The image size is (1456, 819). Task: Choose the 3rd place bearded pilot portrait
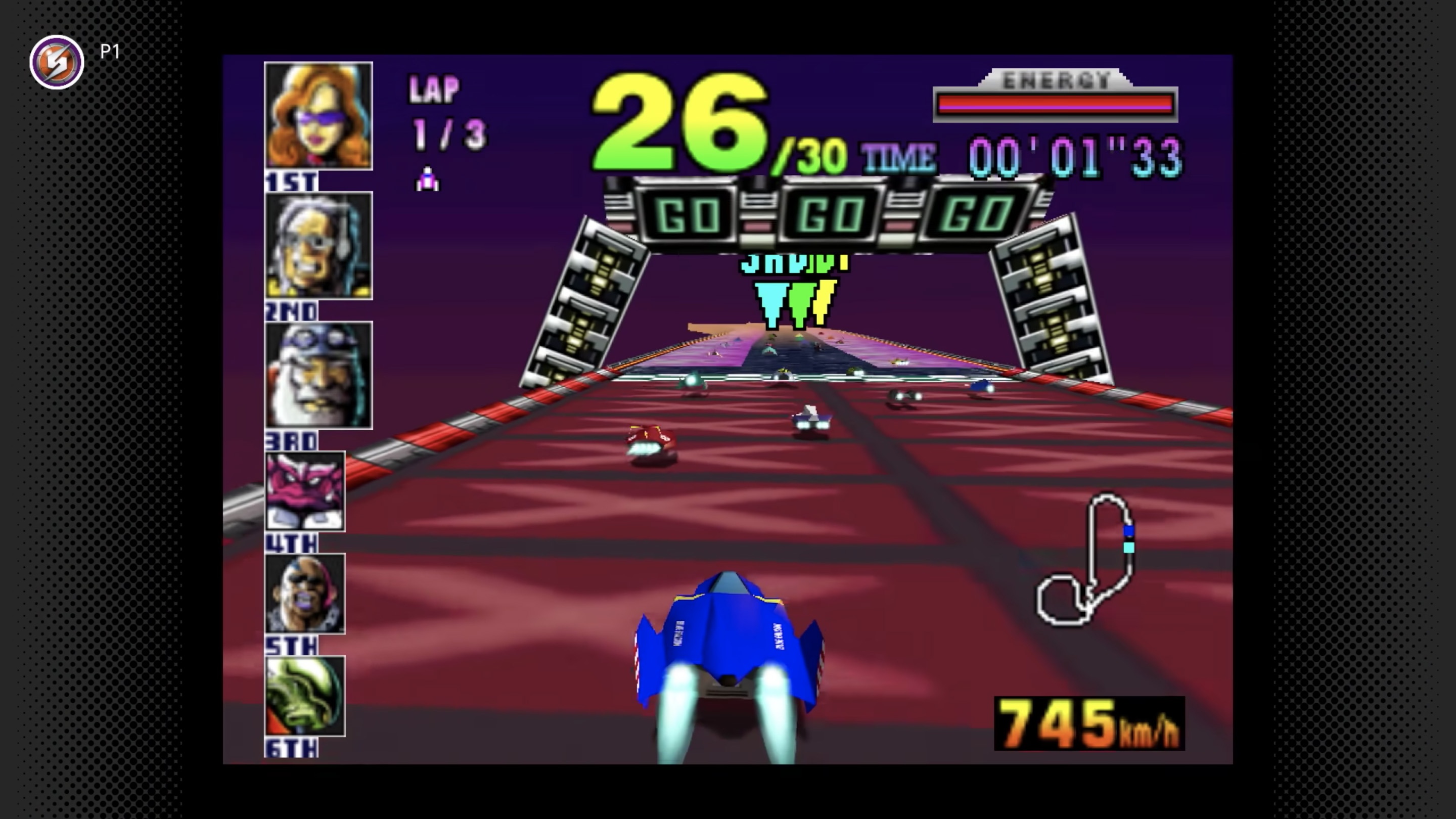318,375
